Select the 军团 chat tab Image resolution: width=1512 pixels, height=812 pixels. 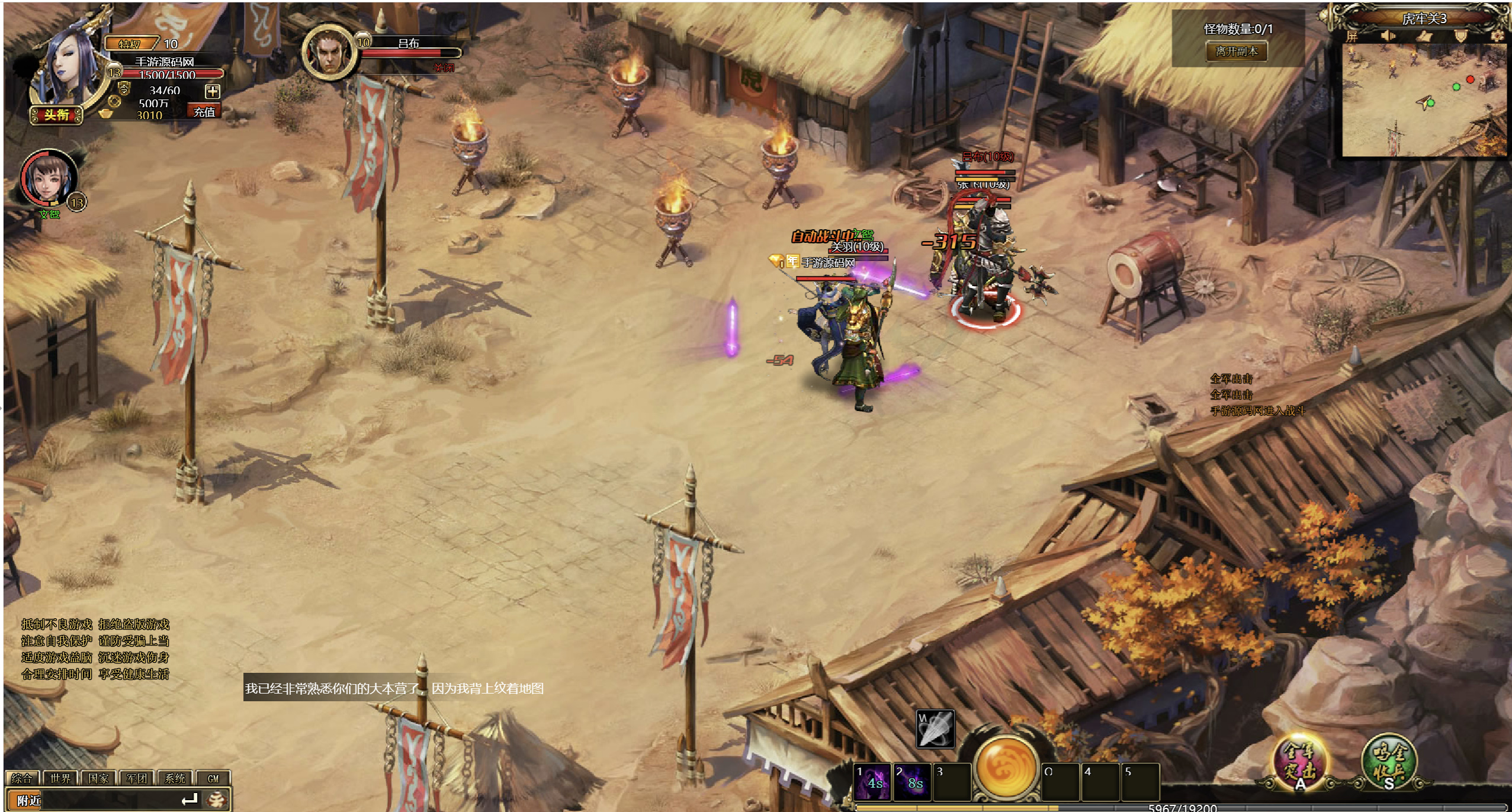coord(137,778)
